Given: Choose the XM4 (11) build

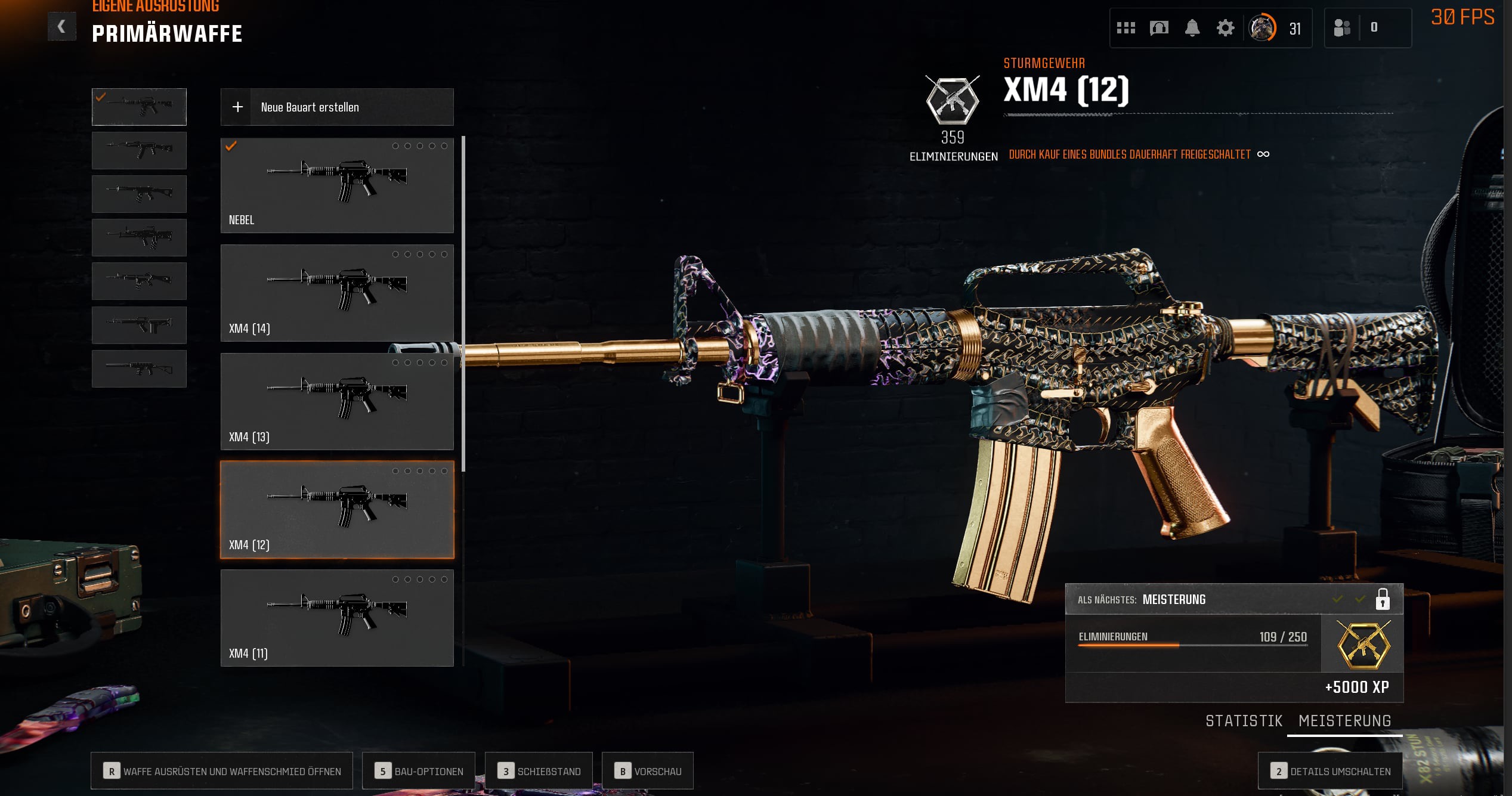Looking at the screenshot, I should [337, 618].
